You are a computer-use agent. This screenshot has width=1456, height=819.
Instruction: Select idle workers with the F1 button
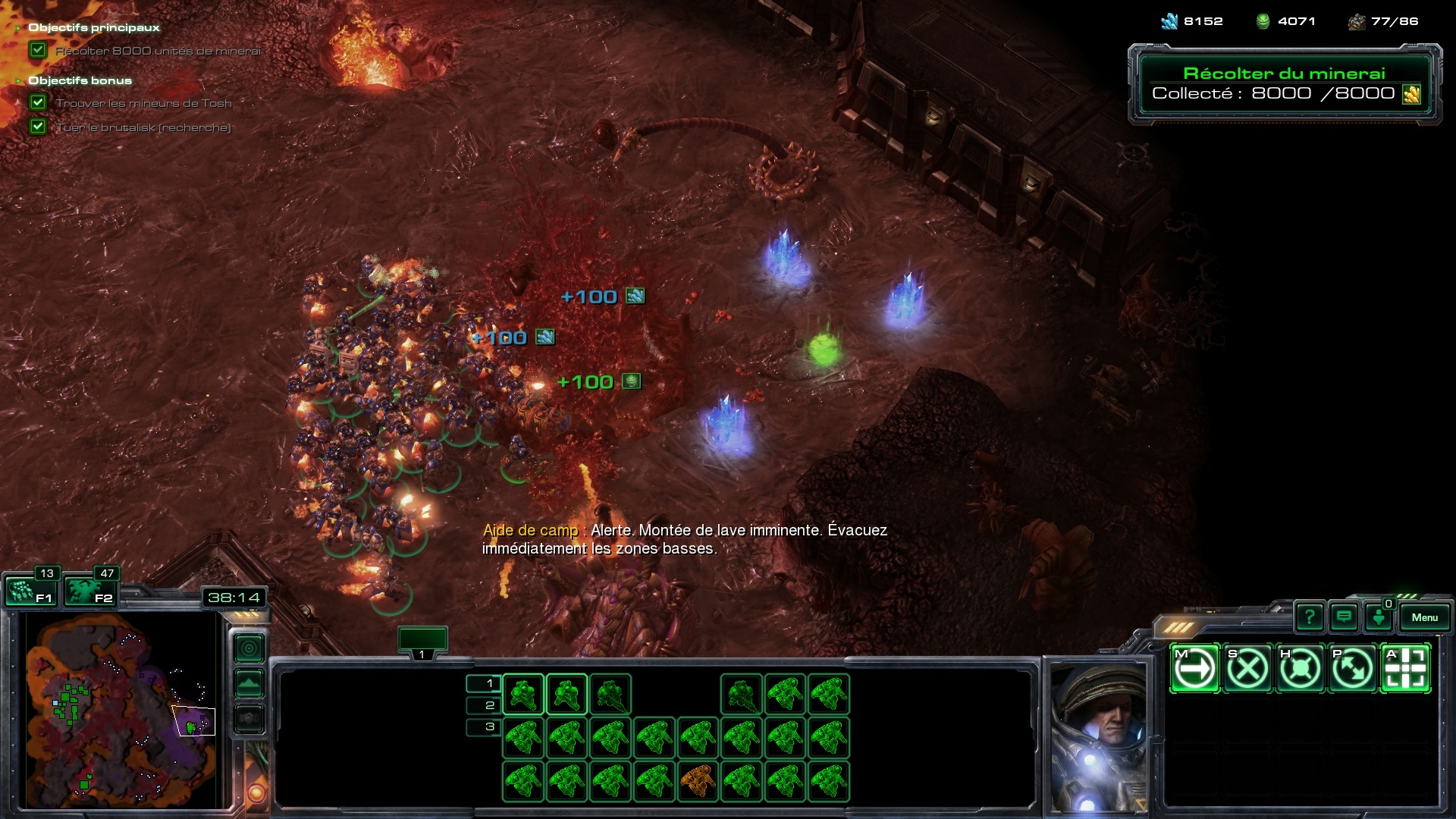[x=30, y=590]
